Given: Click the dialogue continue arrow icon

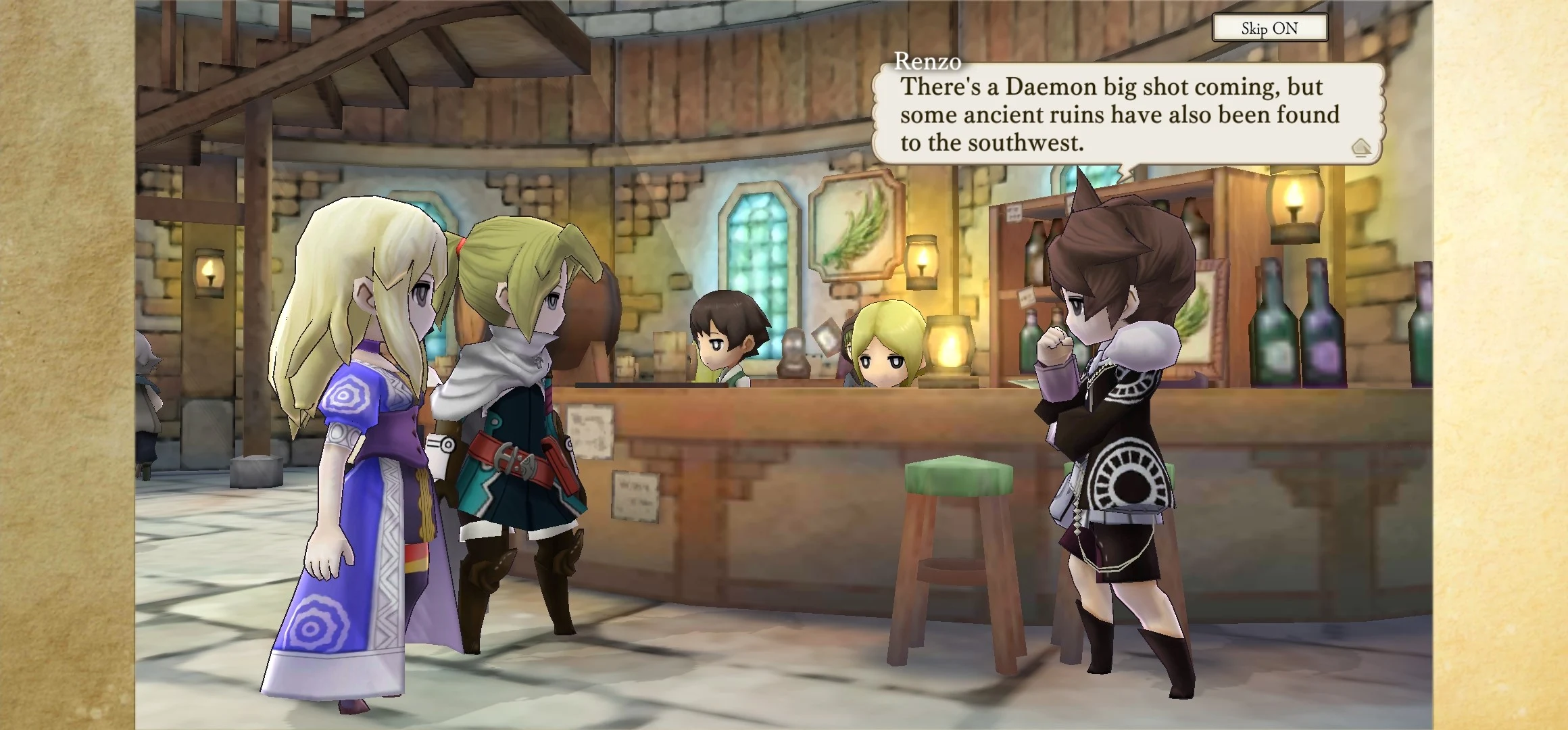Looking at the screenshot, I should pyautogui.click(x=1361, y=147).
